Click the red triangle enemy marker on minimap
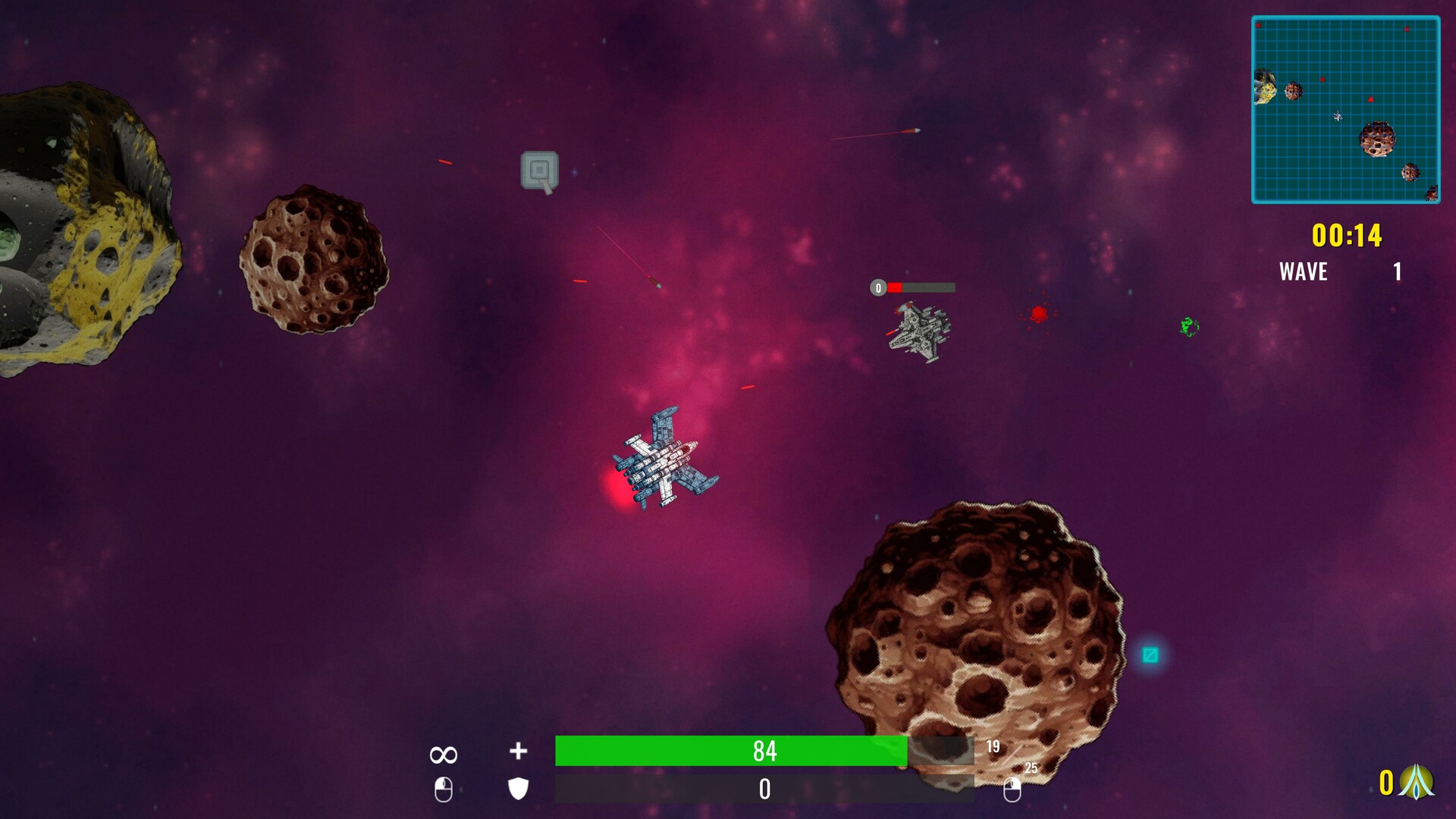 pos(1370,99)
